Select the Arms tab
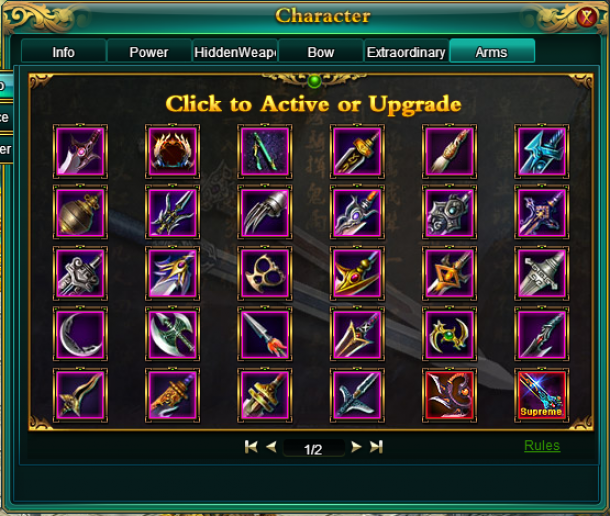 click(x=491, y=52)
